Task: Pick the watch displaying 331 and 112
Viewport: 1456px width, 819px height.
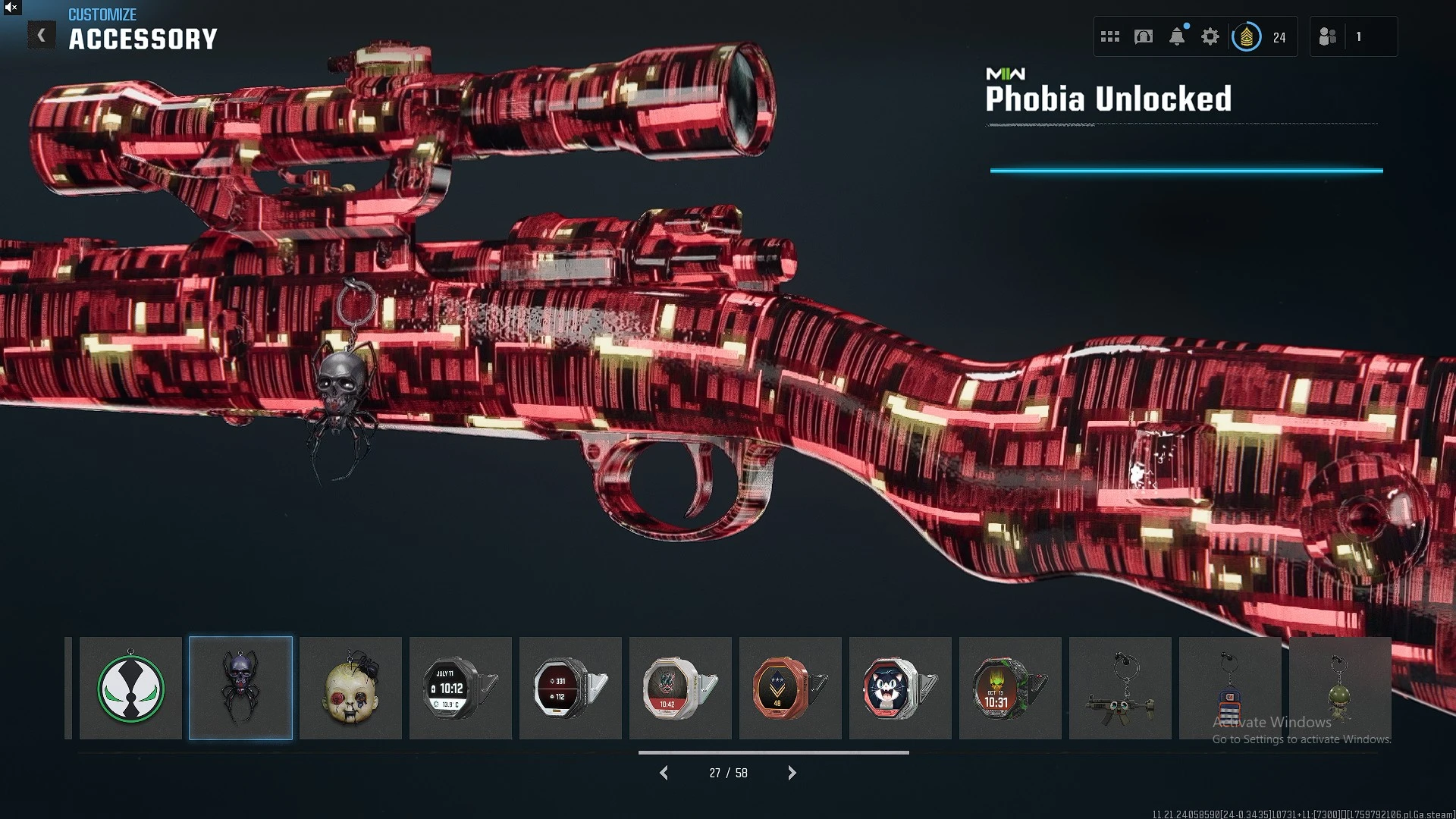Action: click(570, 688)
